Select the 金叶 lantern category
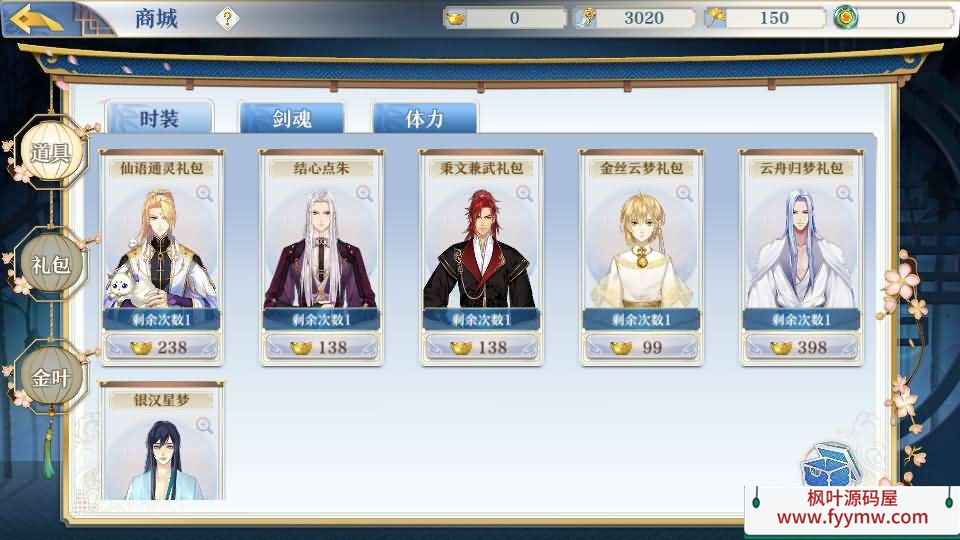Image resolution: width=960 pixels, height=540 pixels. 50,377
